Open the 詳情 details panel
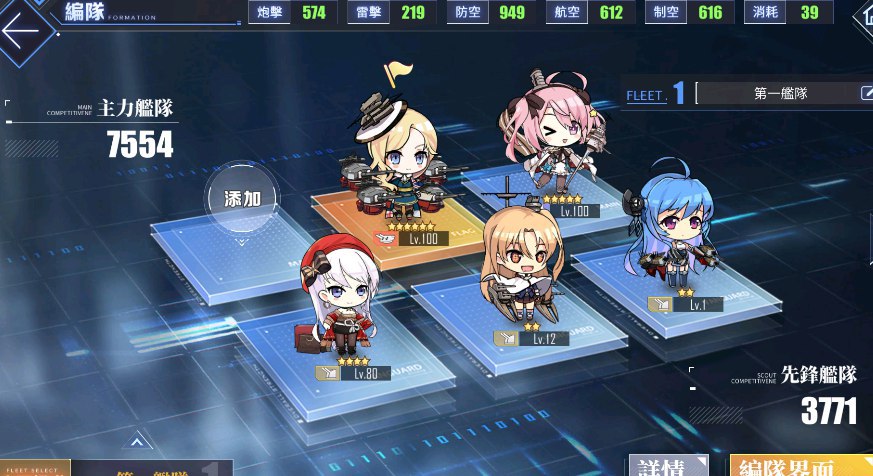873x476 pixels. [667, 466]
